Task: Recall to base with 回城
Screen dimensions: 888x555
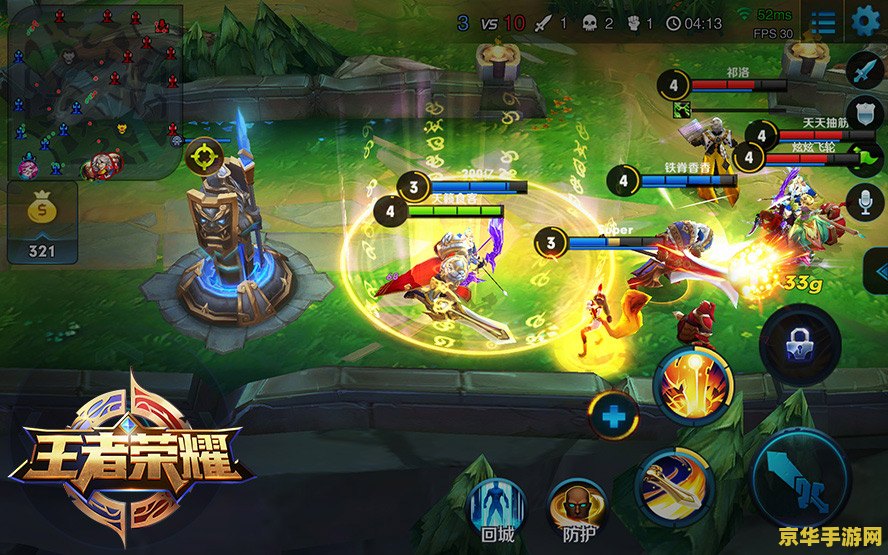Action: pos(497,504)
